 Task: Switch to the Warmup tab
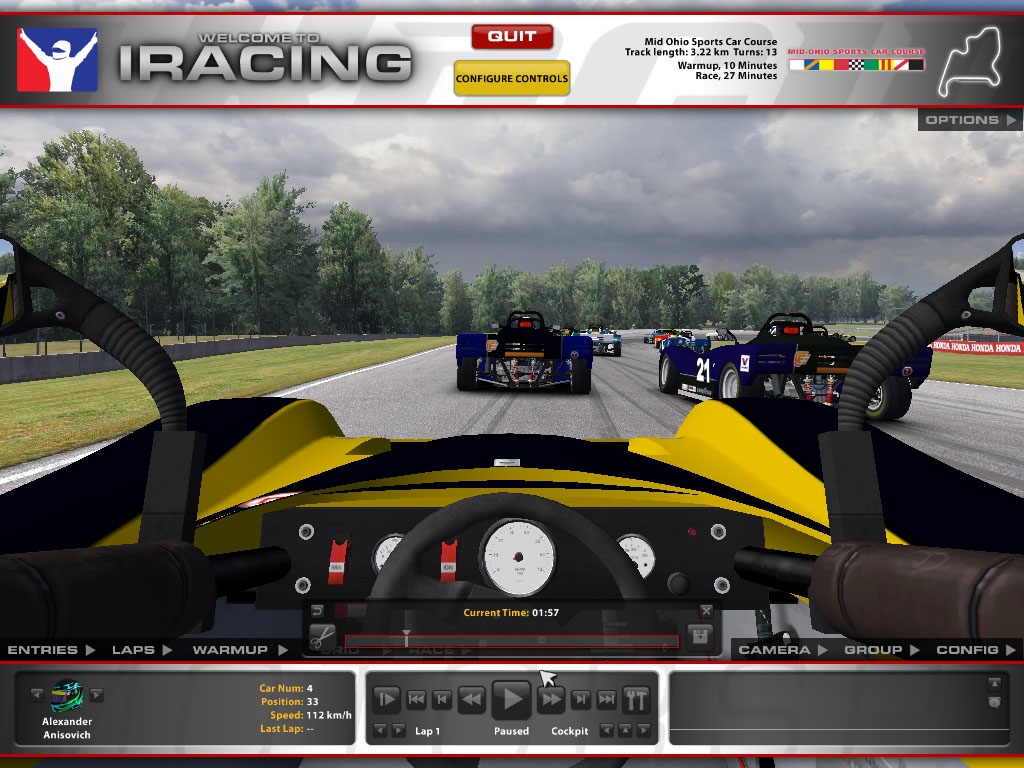pyautogui.click(x=239, y=650)
